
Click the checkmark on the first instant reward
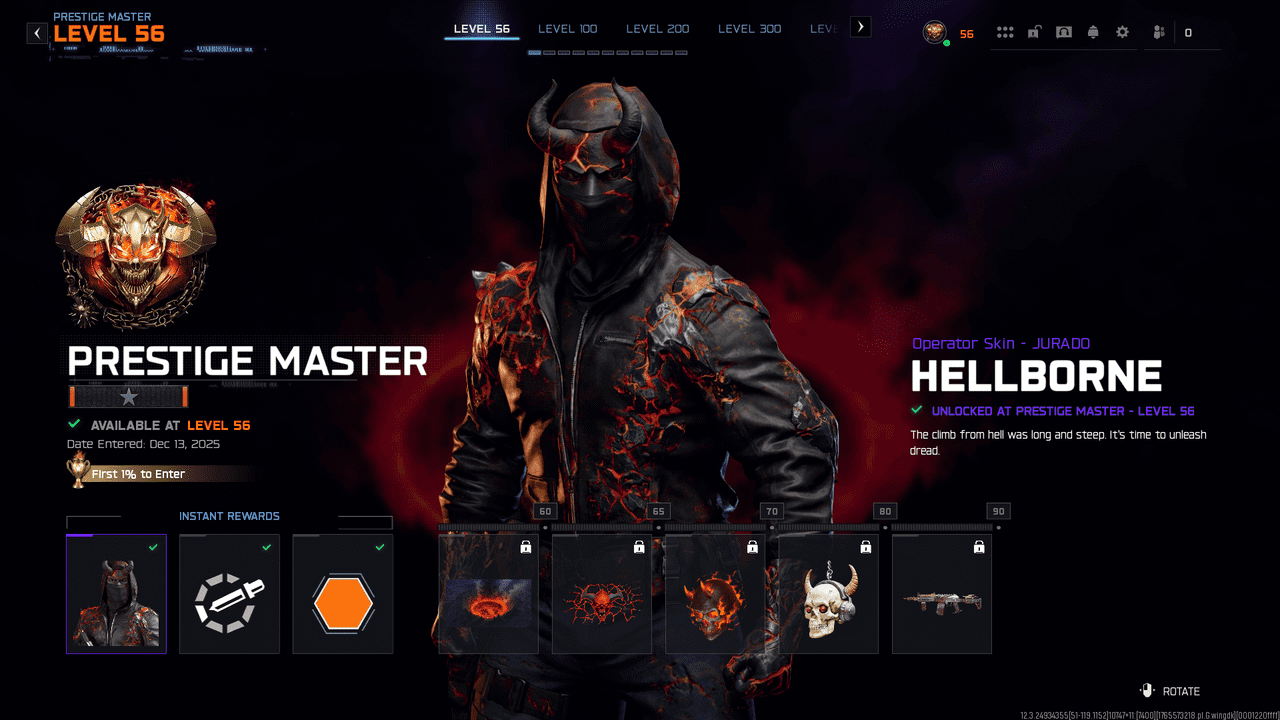click(x=153, y=548)
